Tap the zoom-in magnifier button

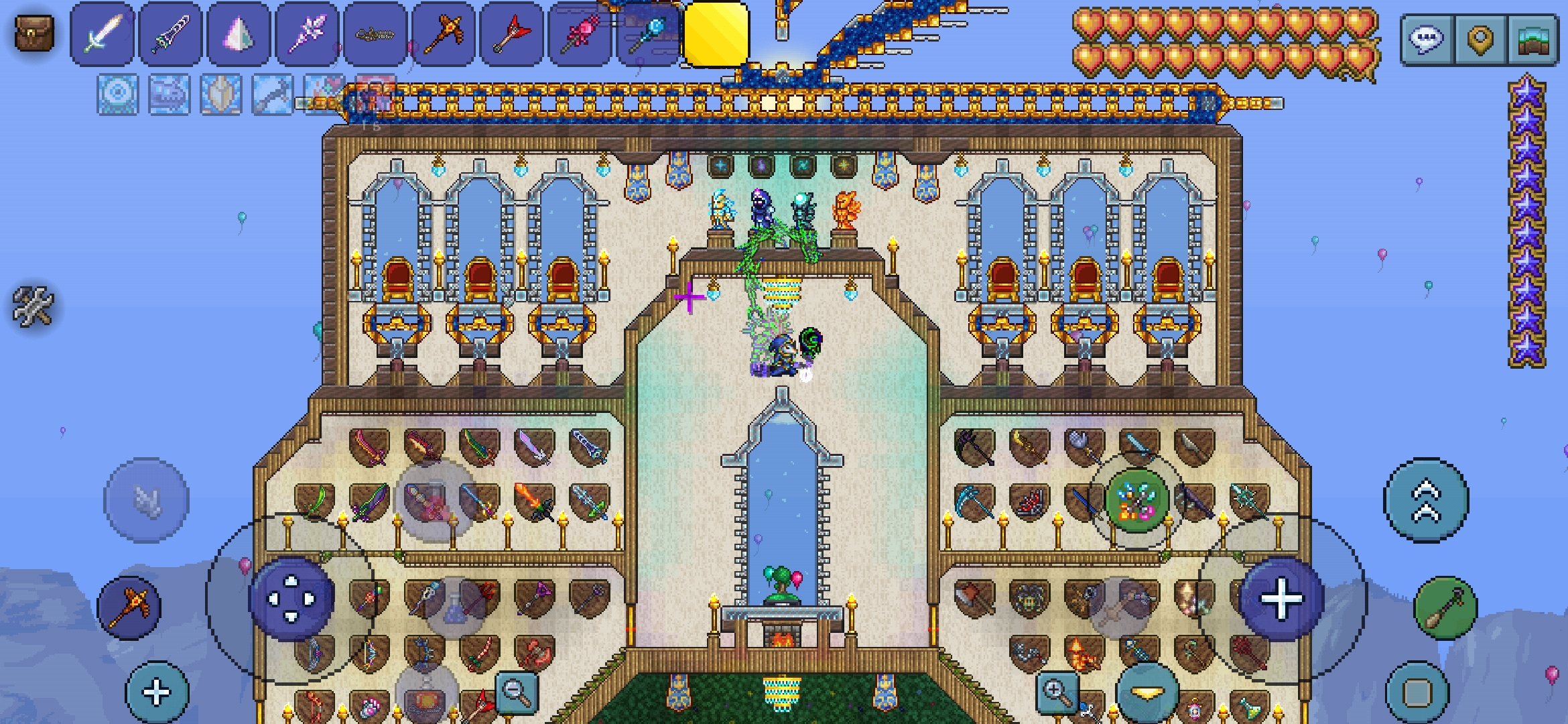coord(1056,690)
